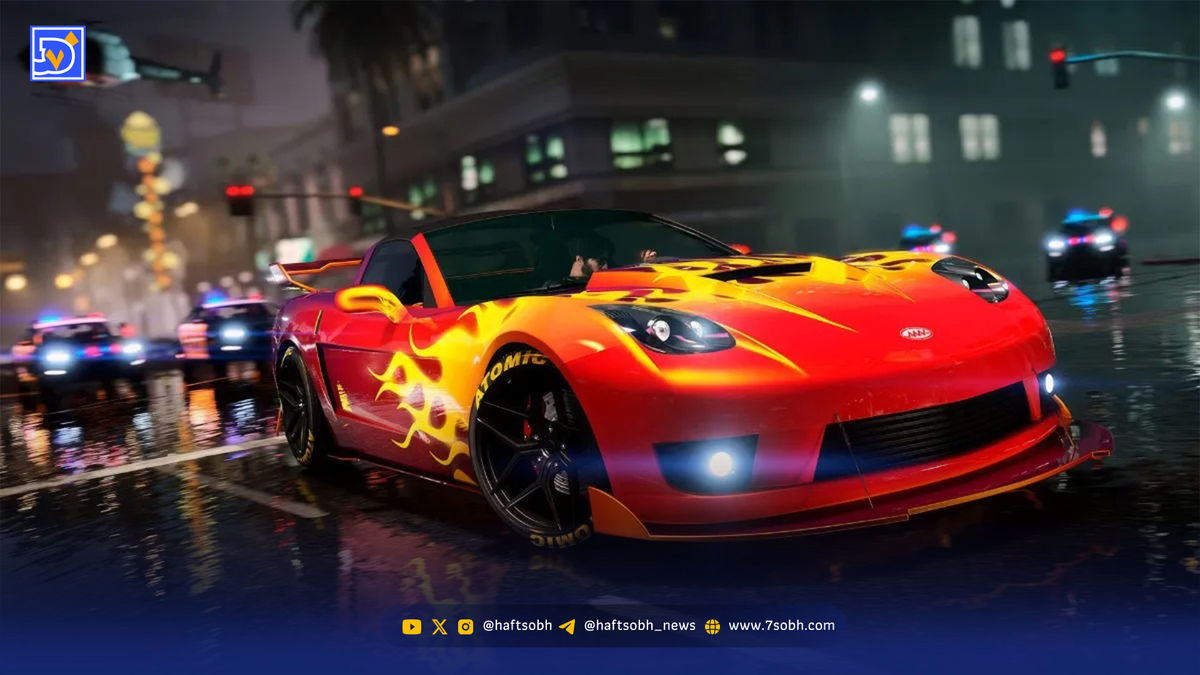Open the www.7sobh.com website link
1200x675 pixels.
(780, 626)
